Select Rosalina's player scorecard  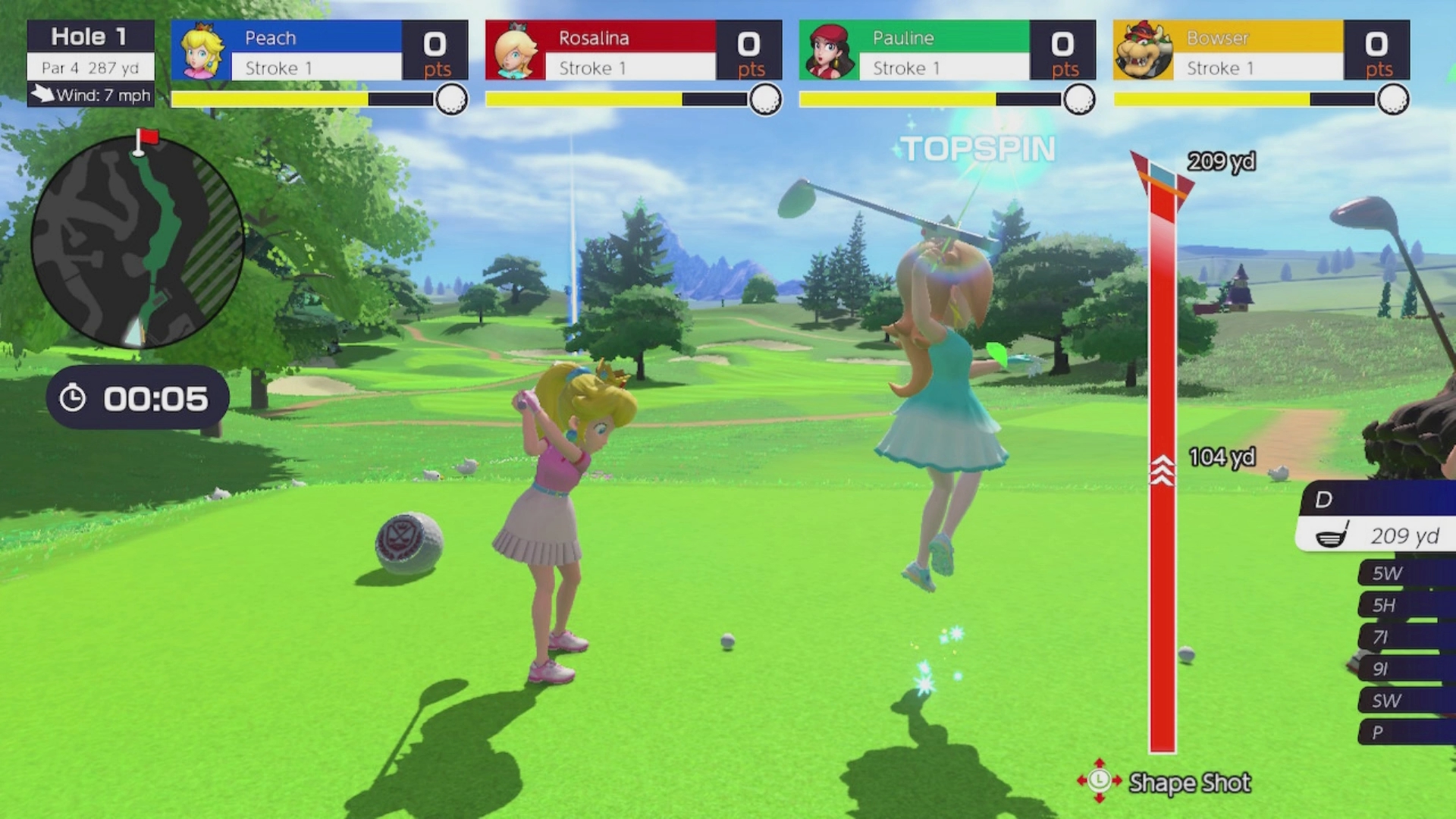click(x=633, y=51)
